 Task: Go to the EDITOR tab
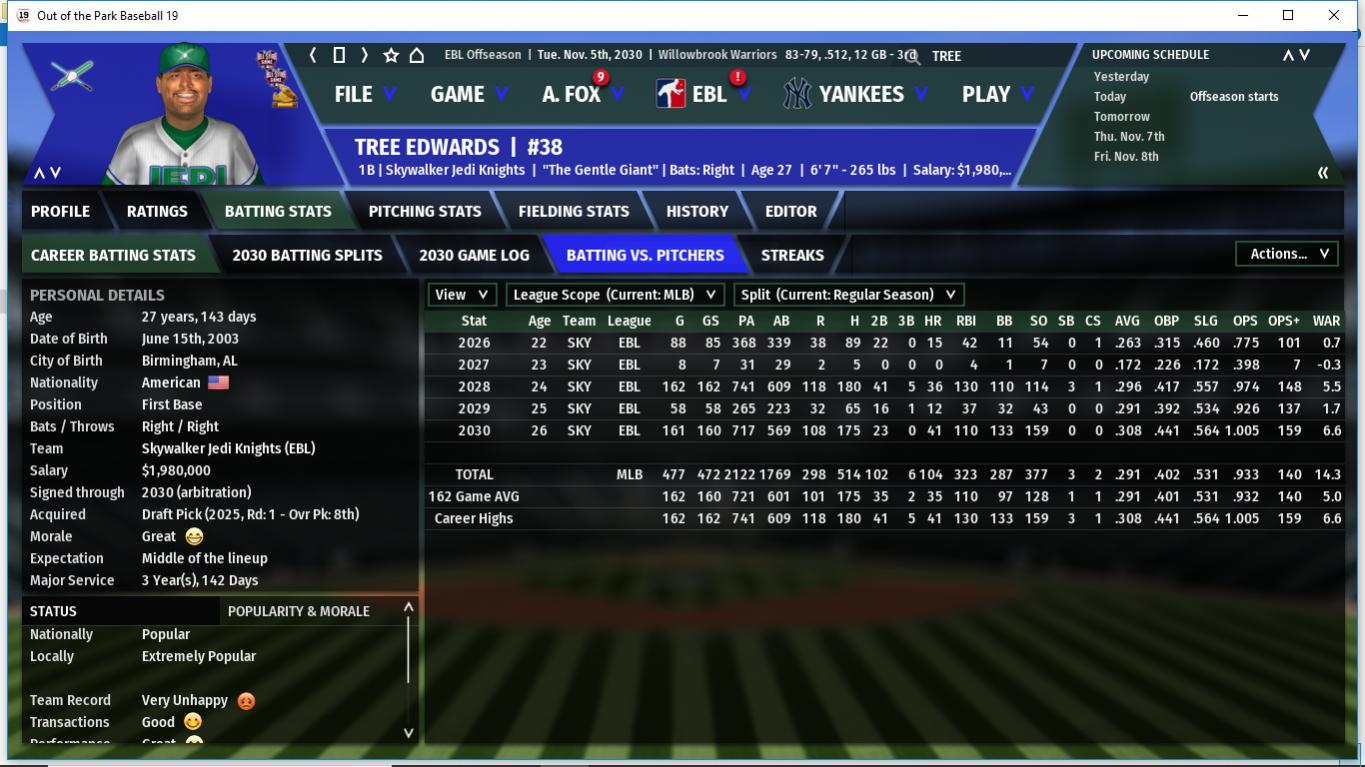(x=791, y=211)
